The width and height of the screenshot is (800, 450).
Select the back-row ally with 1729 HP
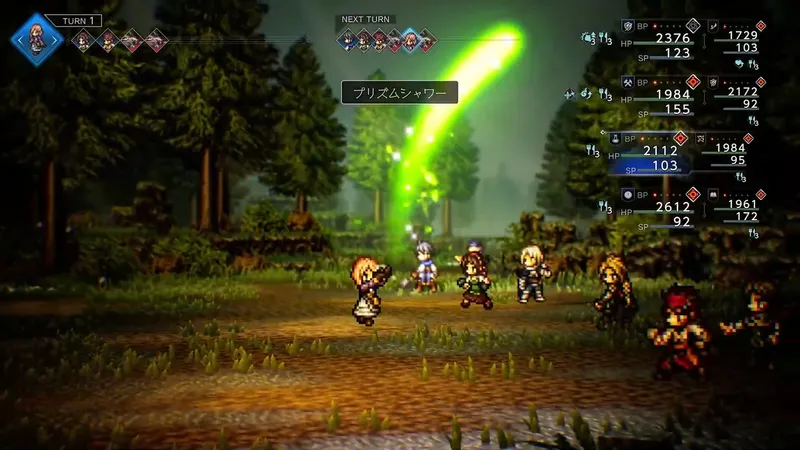pos(741,36)
